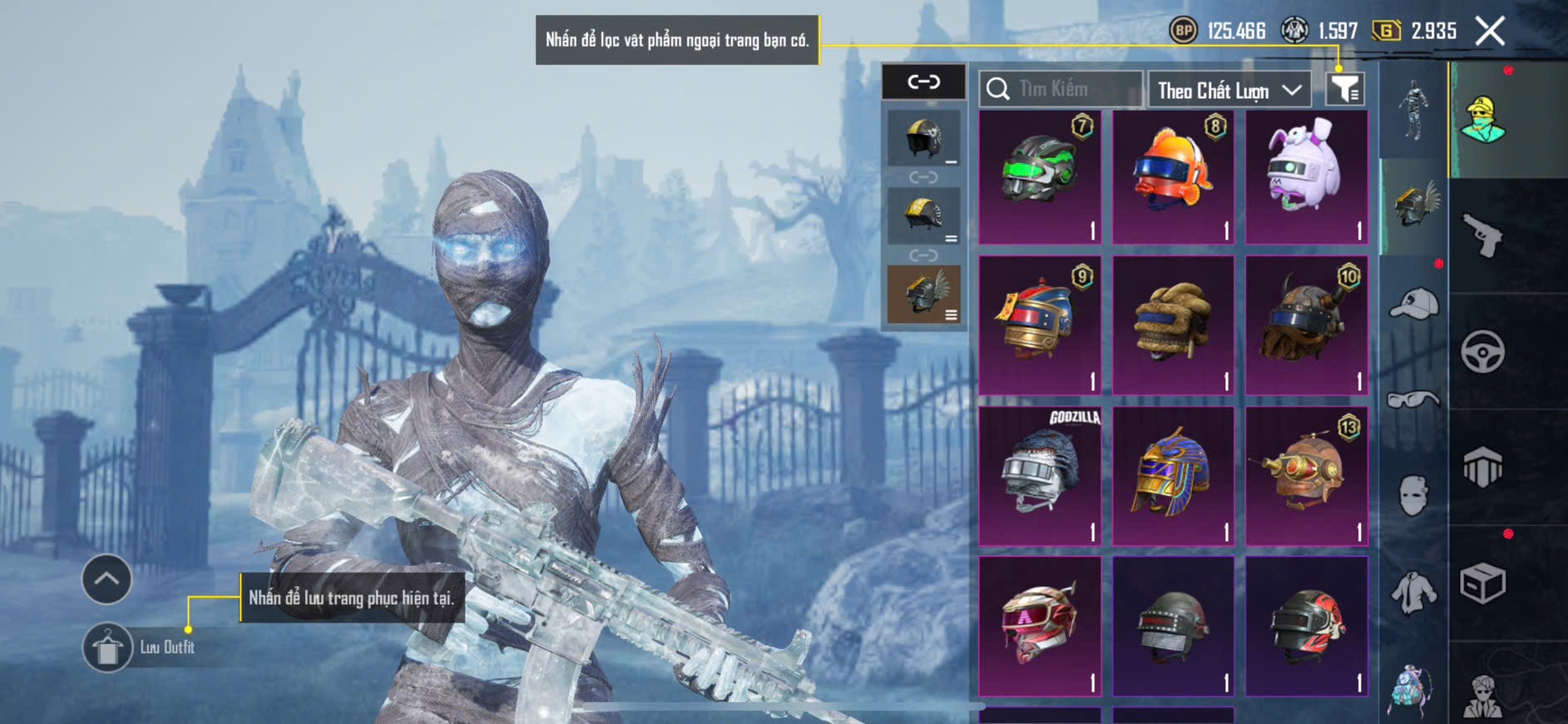
Task: Select the horned viking helmet skin
Action: click(x=1306, y=326)
